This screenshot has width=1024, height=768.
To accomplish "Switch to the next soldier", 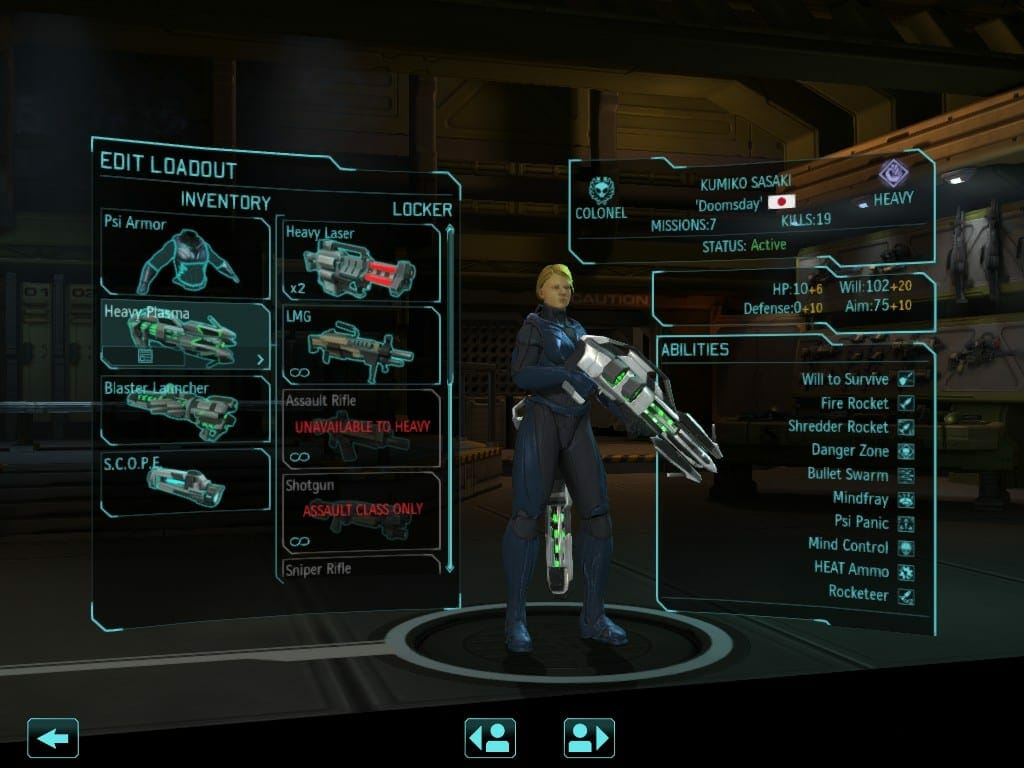I will [x=589, y=738].
